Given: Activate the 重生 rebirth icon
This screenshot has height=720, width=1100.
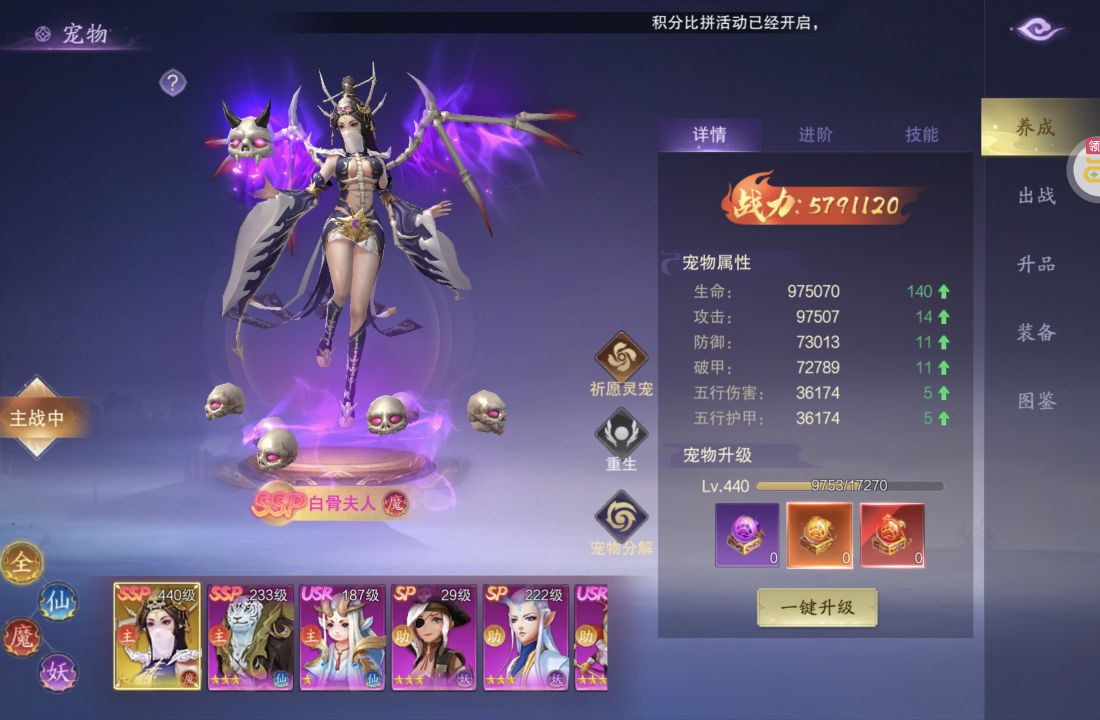Looking at the screenshot, I should pos(621,434).
